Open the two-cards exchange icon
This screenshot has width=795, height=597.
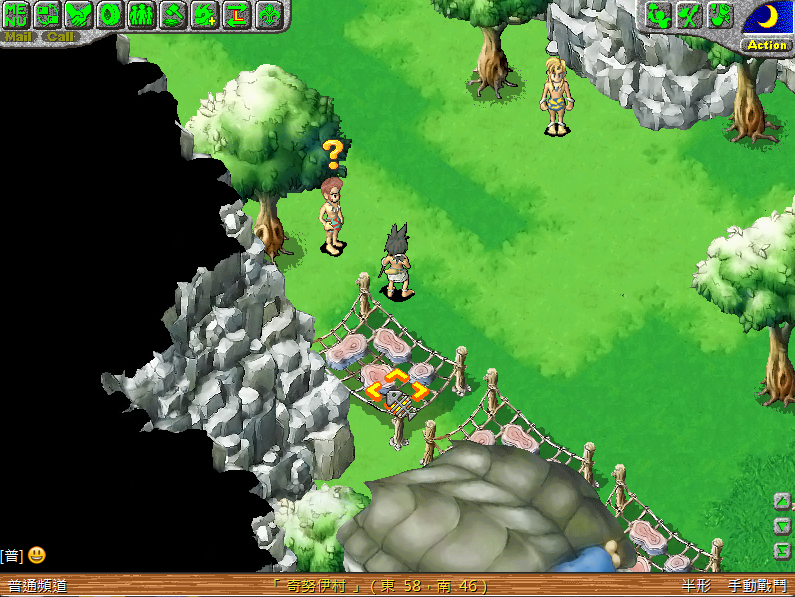tap(48, 15)
